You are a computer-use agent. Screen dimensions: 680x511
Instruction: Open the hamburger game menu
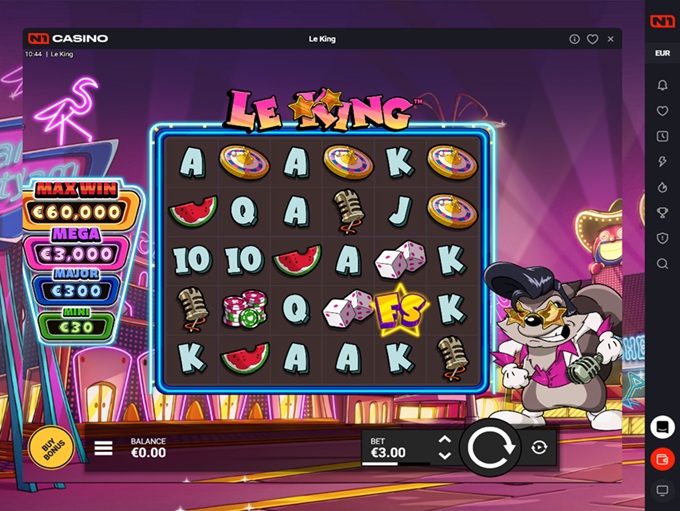pyautogui.click(x=103, y=448)
